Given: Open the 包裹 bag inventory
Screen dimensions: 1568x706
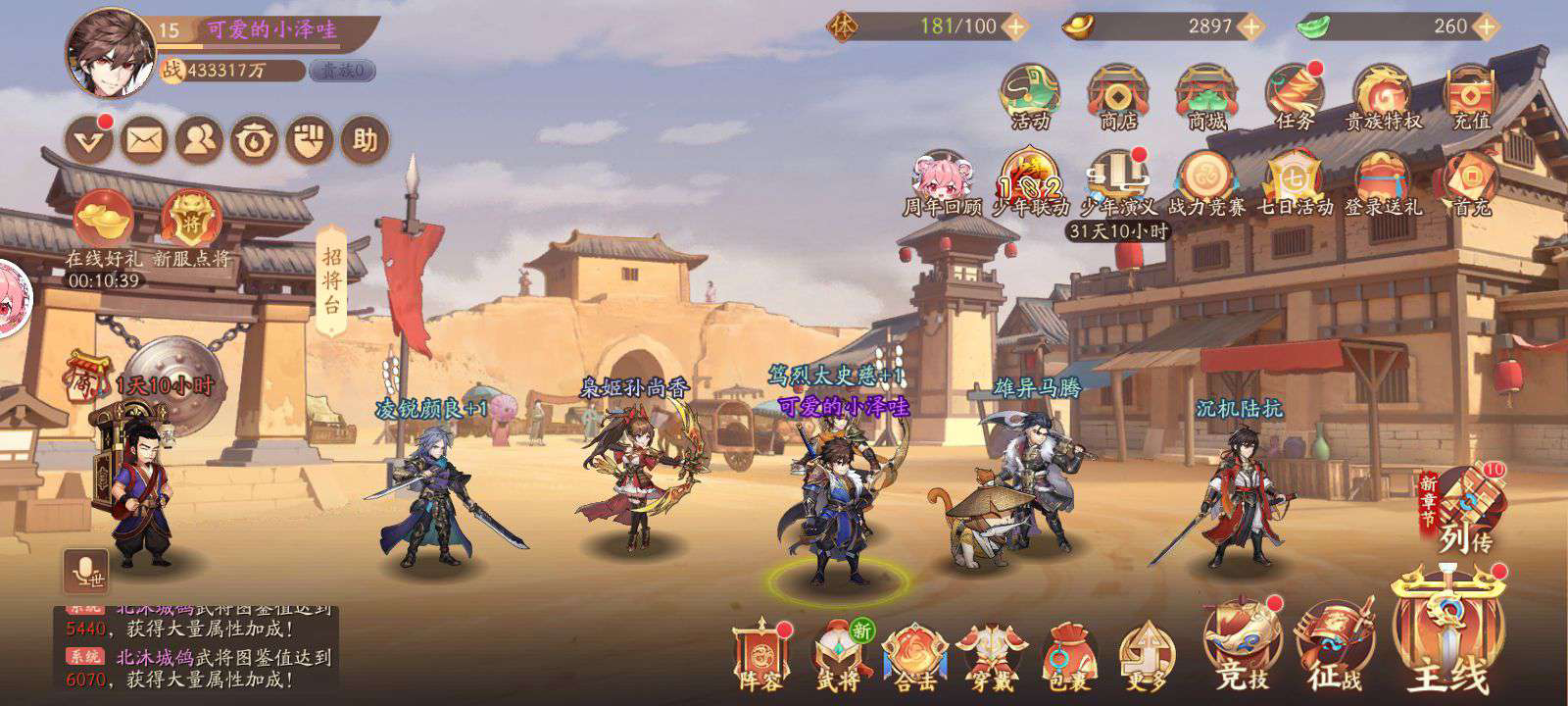Looking at the screenshot, I should (x=1069, y=654).
